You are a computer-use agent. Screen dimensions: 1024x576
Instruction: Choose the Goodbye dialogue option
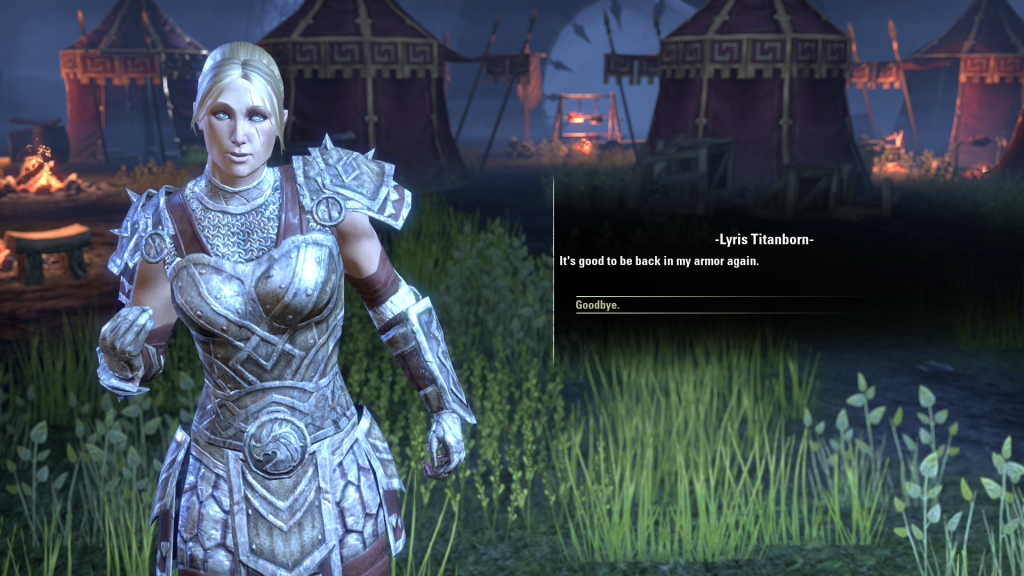tap(598, 305)
